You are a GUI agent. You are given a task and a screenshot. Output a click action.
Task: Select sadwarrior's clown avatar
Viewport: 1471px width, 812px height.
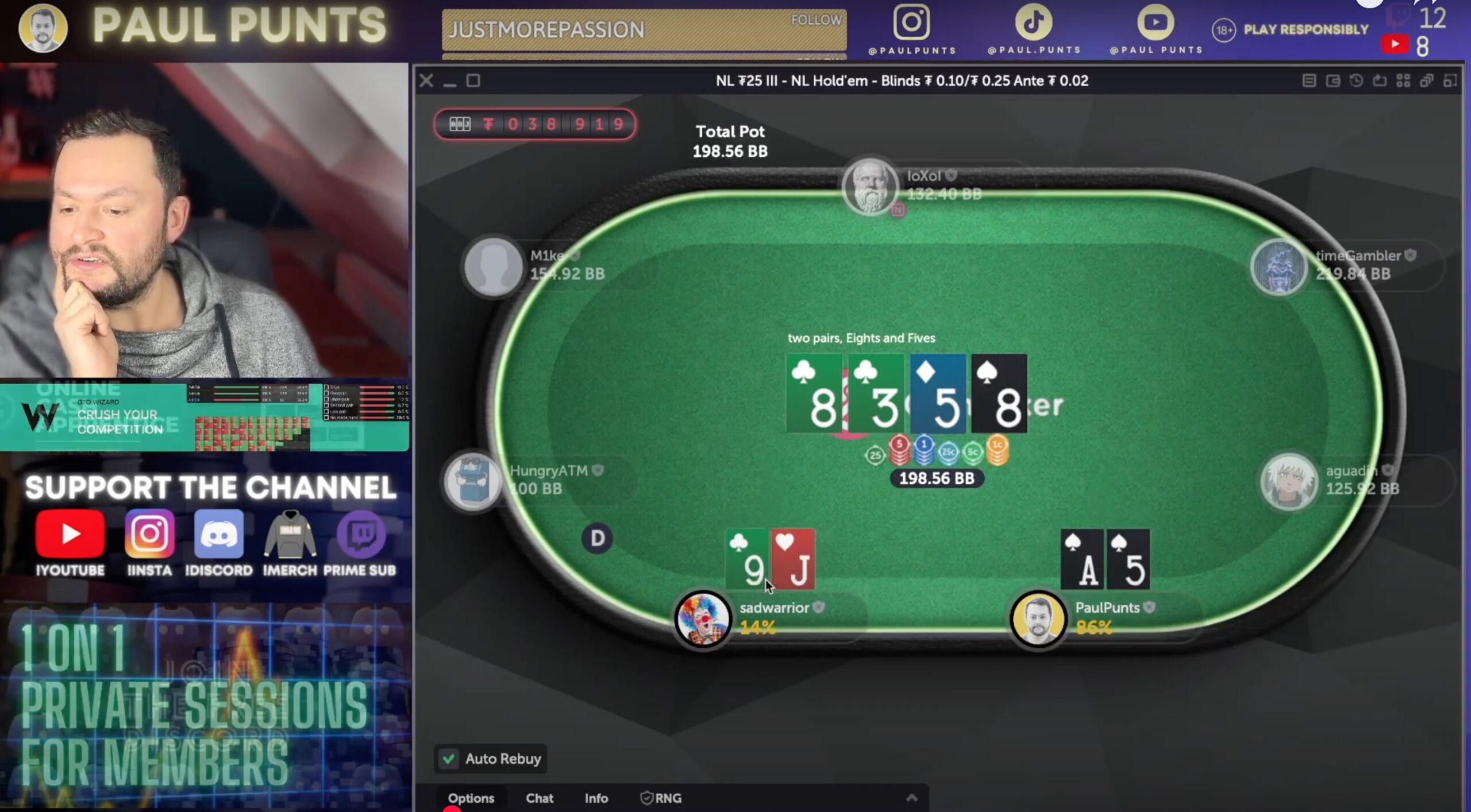[x=702, y=618]
